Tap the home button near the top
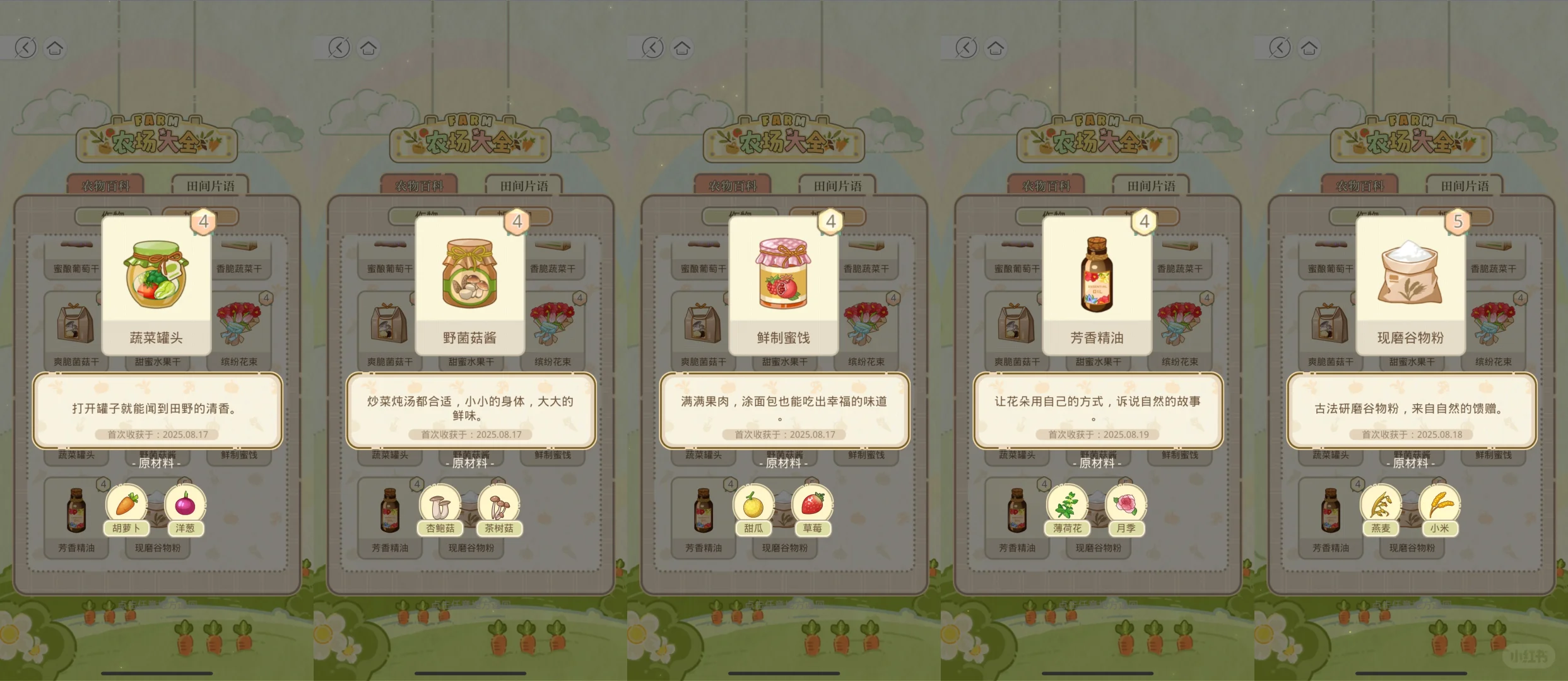 [x=54, y=47]
